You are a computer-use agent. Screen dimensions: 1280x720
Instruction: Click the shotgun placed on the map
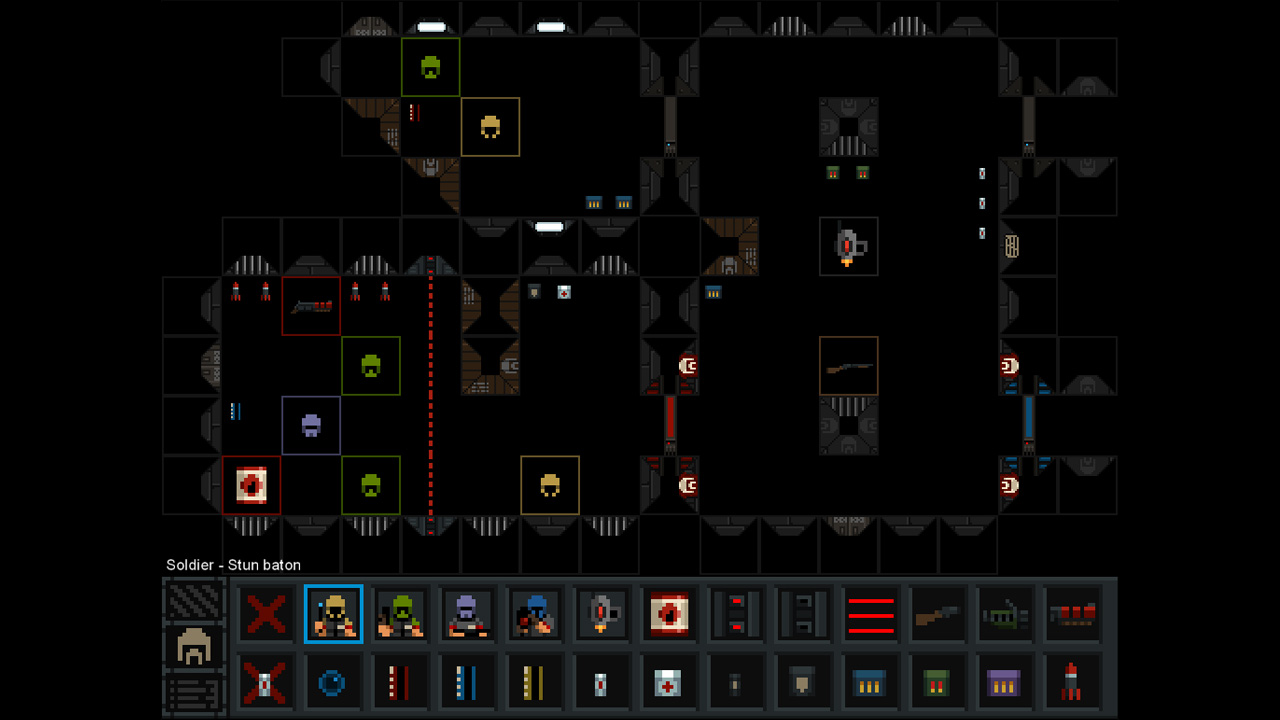[x=848, y=365]
